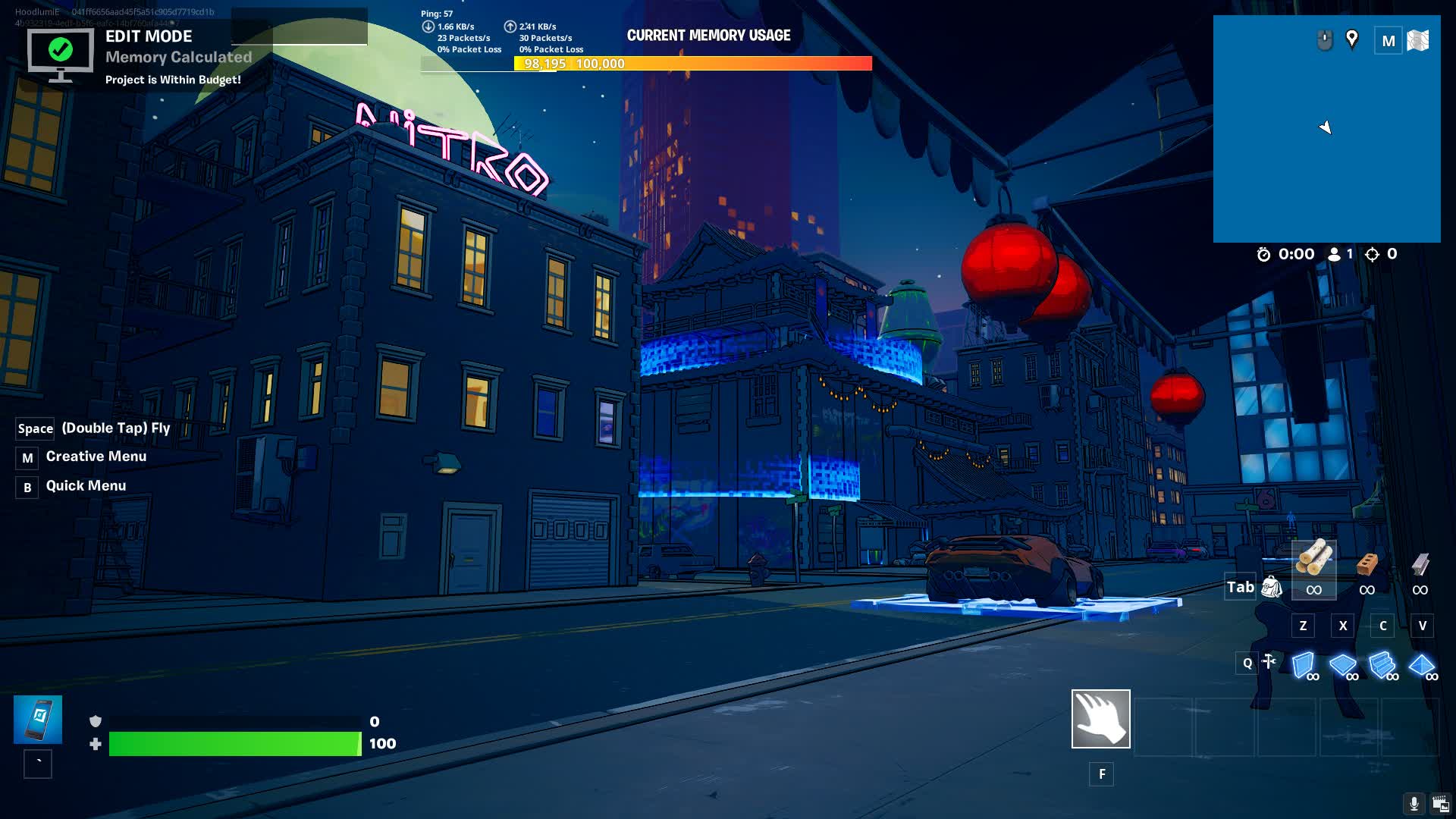Select the hand tool hotbar slot
This screenshot has width=1456, height=819.
pyautogui.click(x=1100, y=718)
